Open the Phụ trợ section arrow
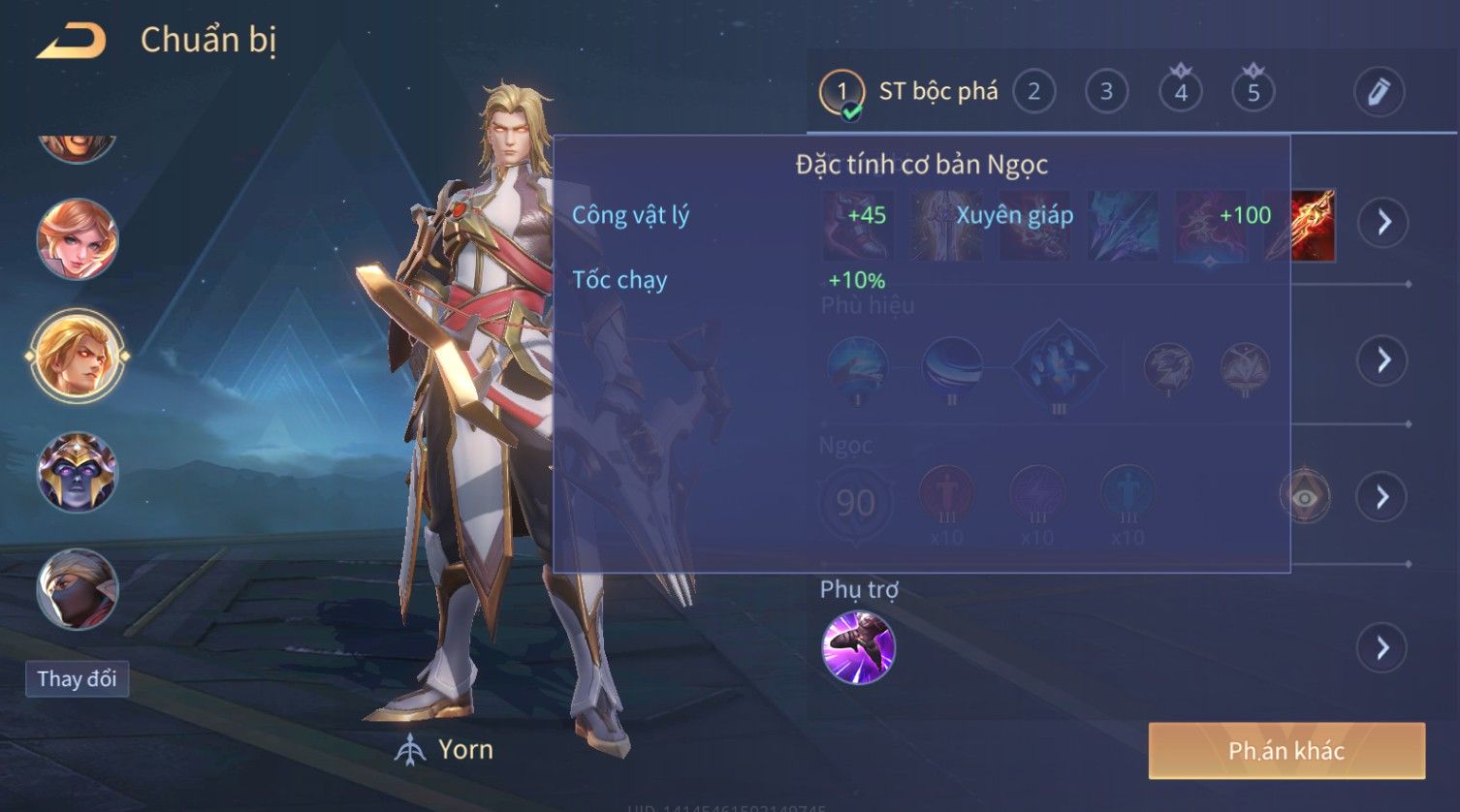This screenshot has width=1460, height=812. [x=1382, y=647]
